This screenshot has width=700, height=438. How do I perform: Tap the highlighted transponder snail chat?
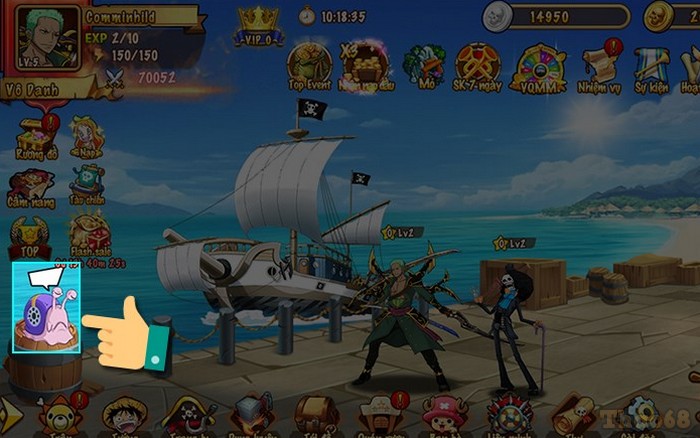(46, 307)
